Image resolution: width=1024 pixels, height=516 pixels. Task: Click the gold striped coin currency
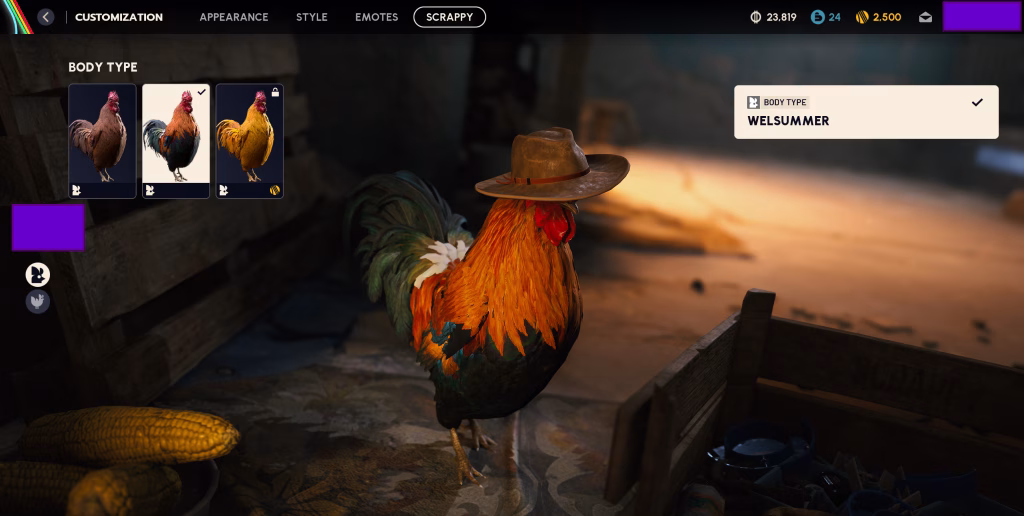(861, 17)
